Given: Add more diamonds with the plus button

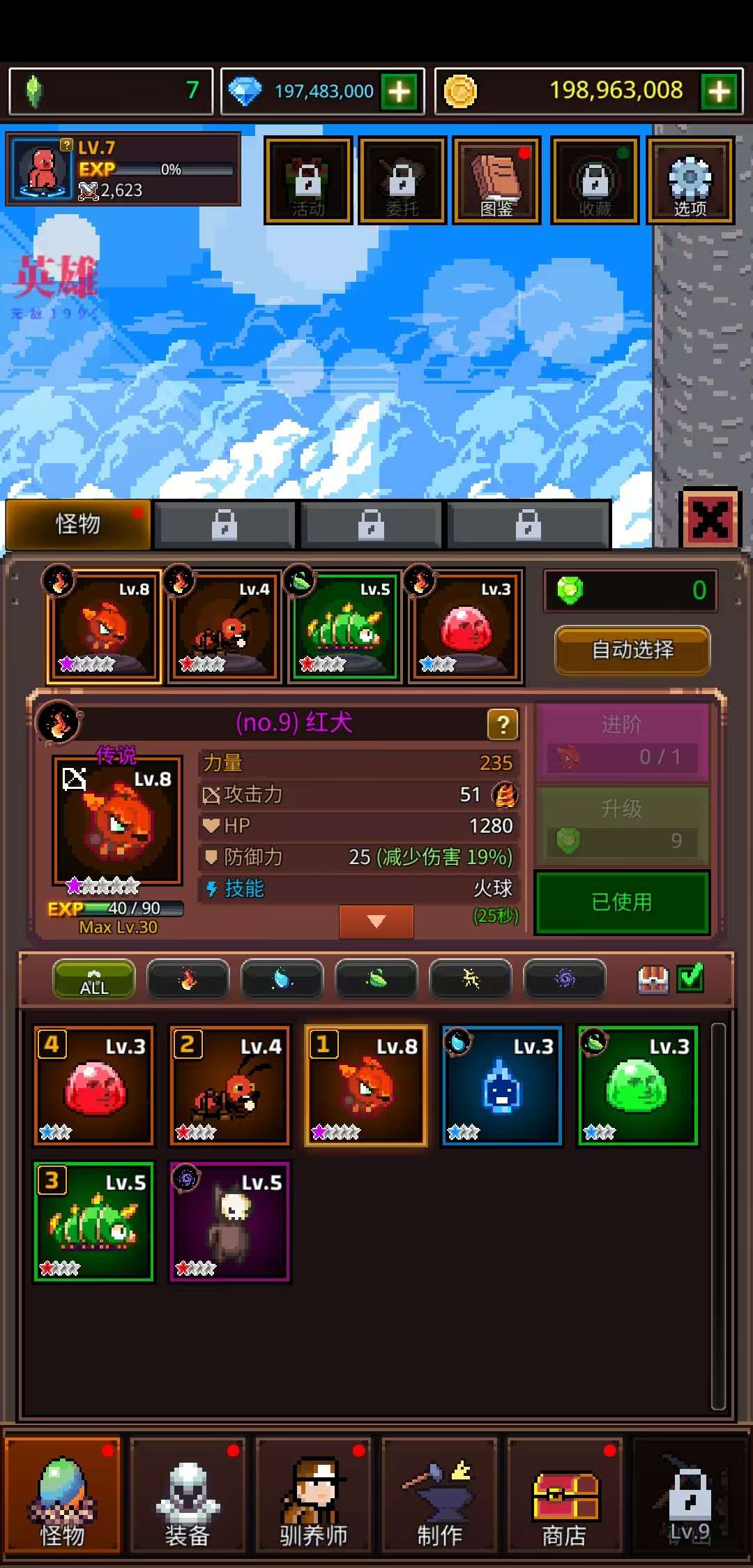Looking at the screenshot, I should 400,91.
